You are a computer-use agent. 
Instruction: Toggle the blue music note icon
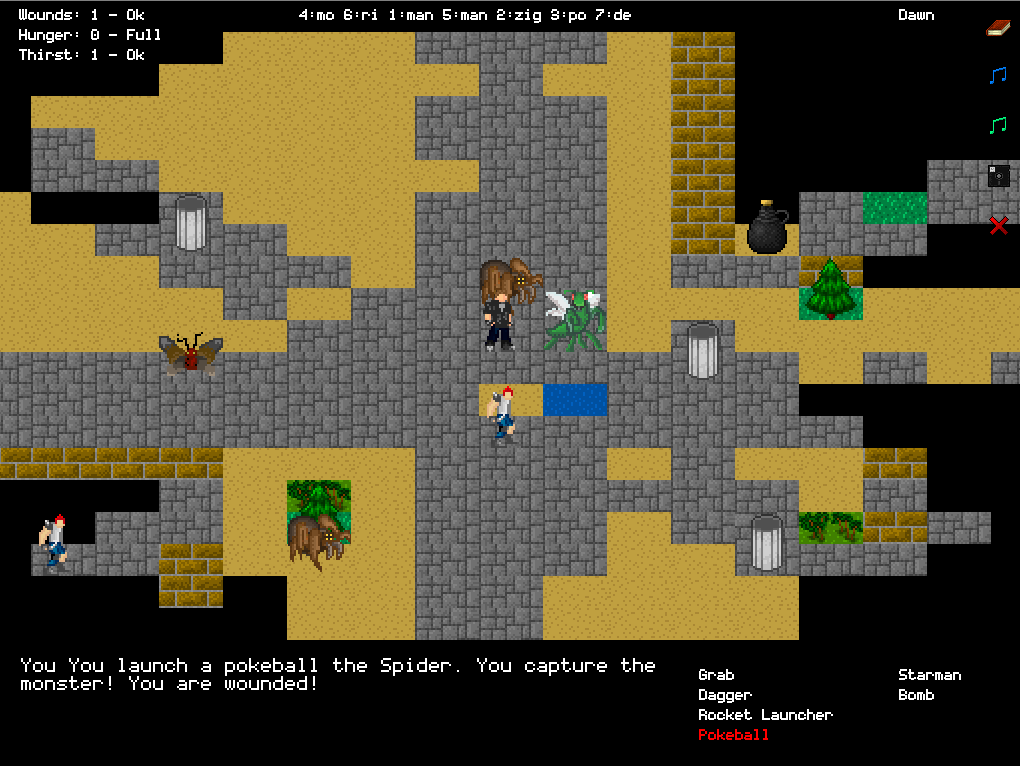coord(998,75)
